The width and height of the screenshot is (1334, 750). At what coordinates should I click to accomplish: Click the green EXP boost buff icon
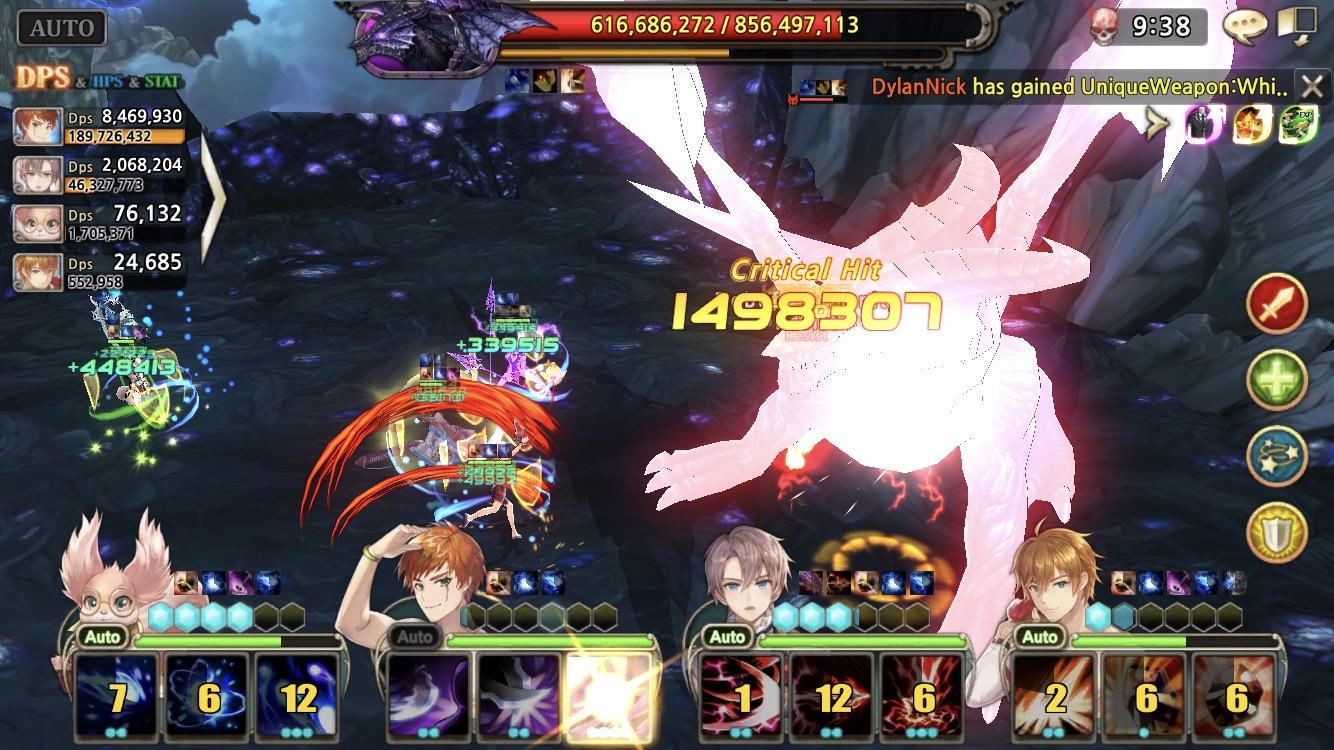(x=1297, y=126)
